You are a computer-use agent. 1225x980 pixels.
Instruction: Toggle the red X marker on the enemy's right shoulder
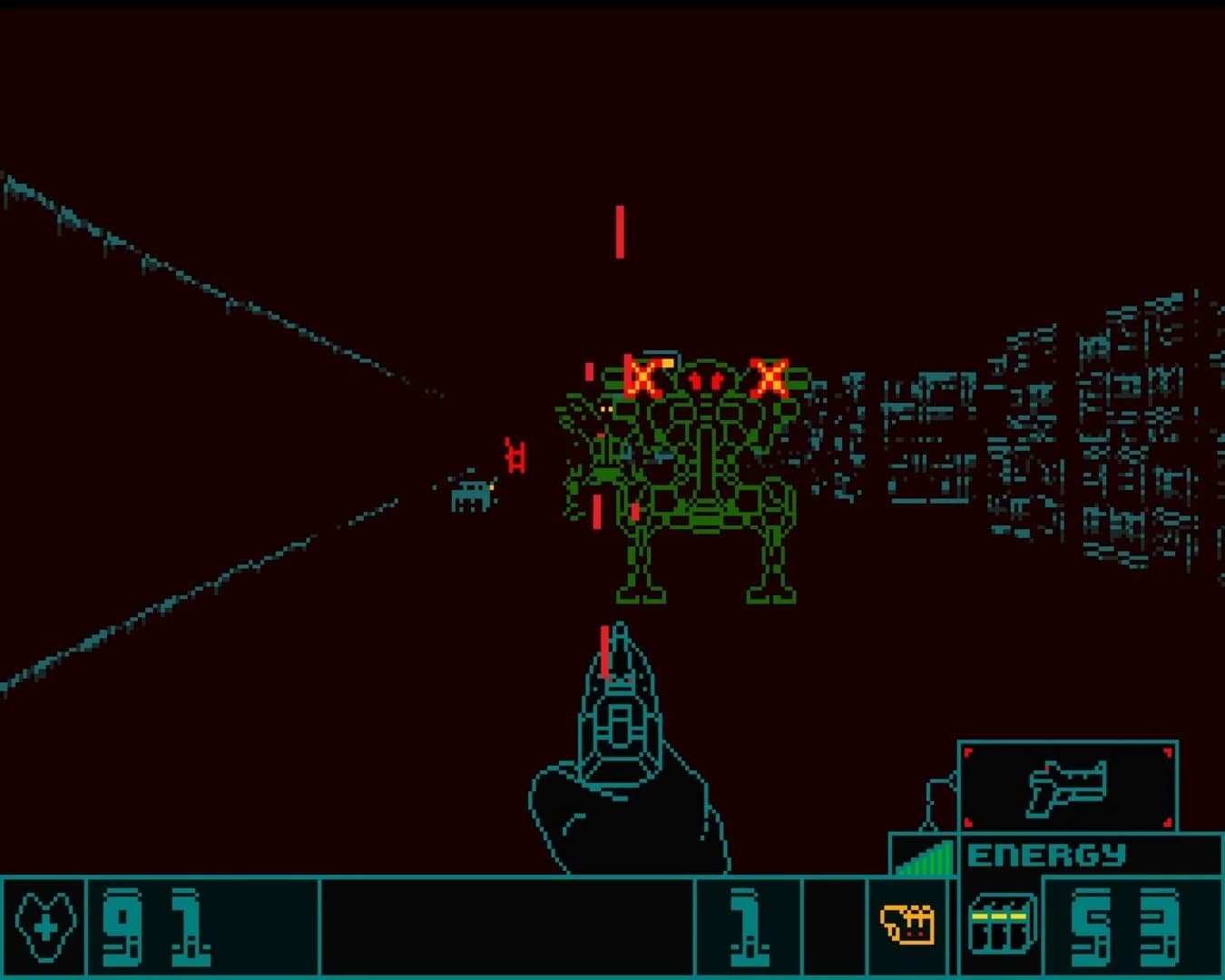click(x=769, y=375)
